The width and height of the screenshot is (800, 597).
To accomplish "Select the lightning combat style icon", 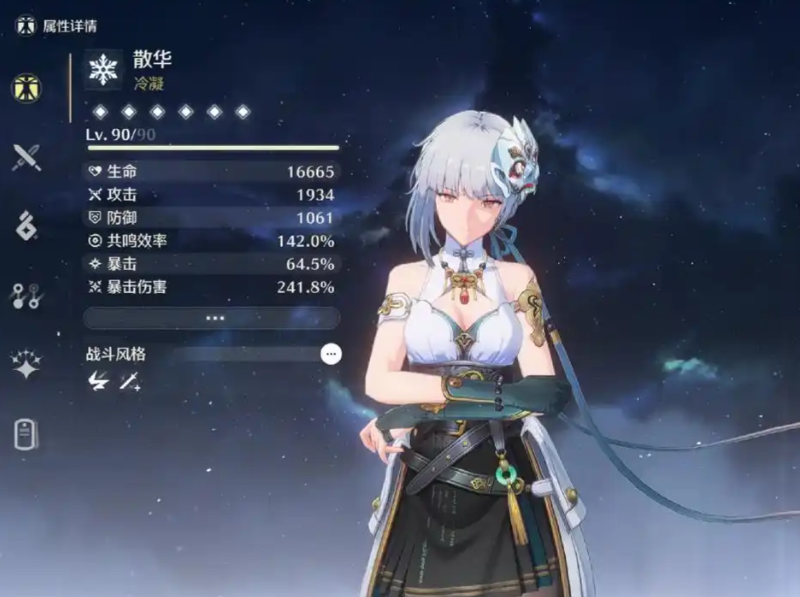I will pos(98,381).
